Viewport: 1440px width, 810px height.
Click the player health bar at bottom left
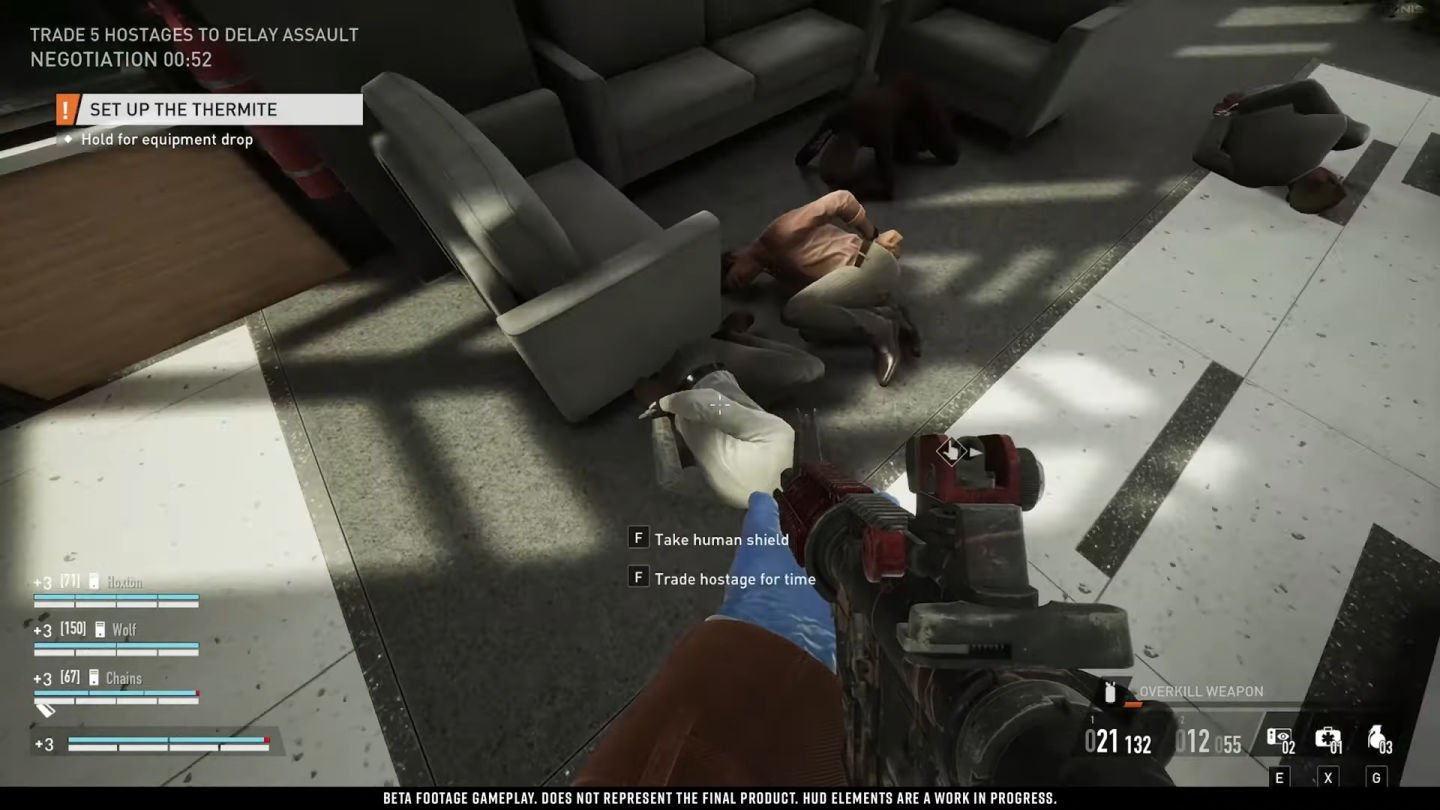(x=165, y=742)
